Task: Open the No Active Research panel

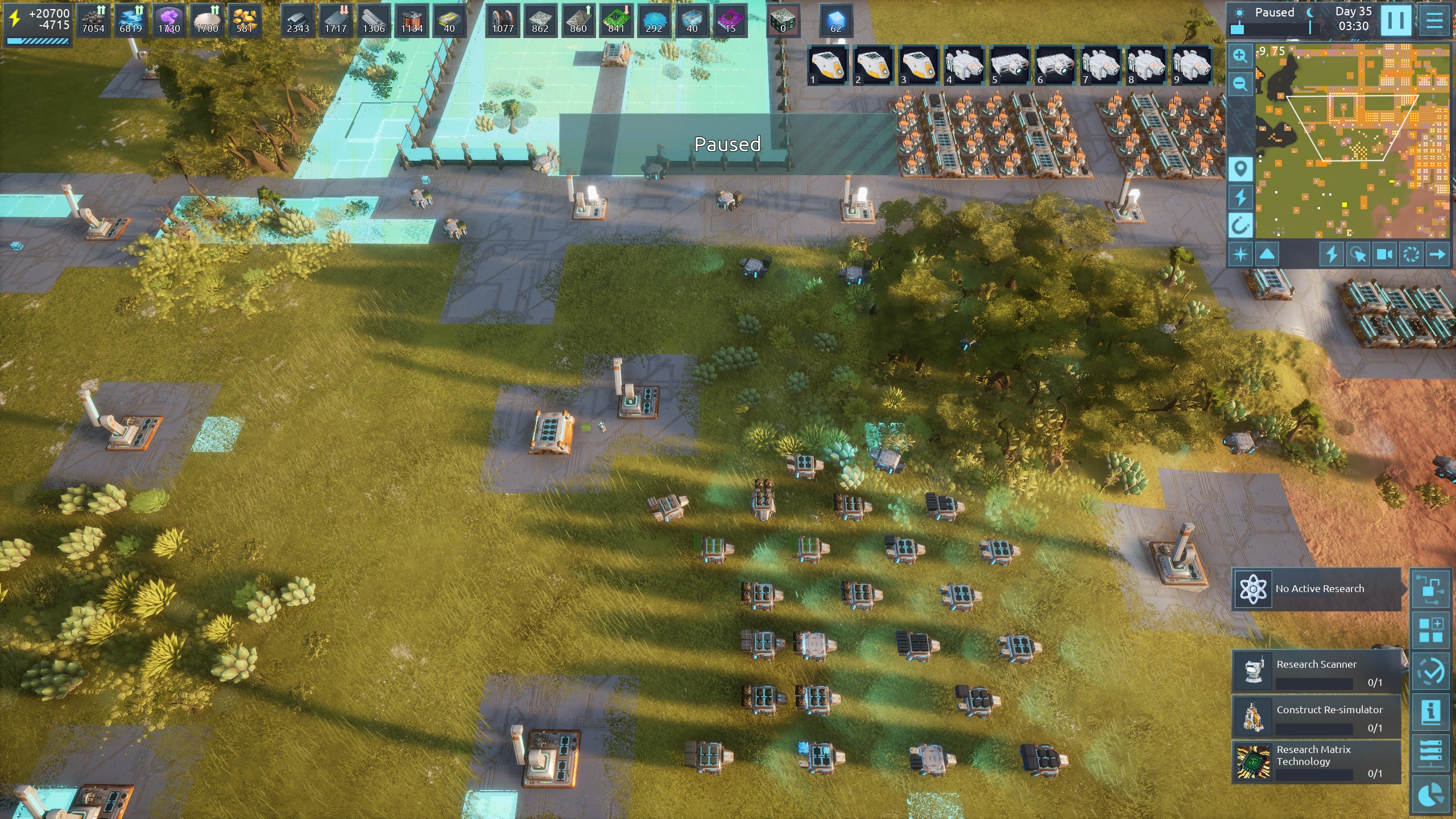Action: coord(1317,589)
